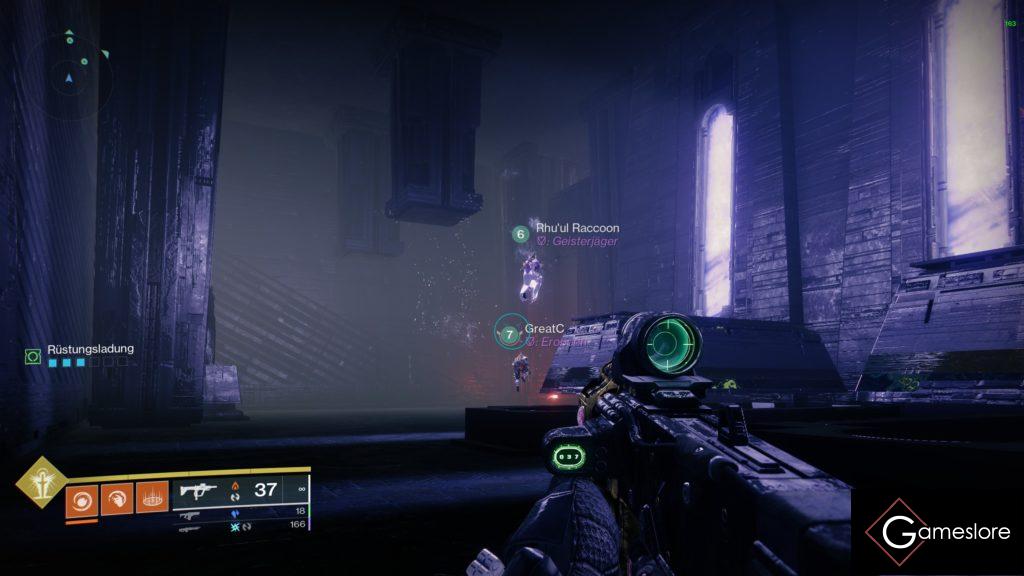Select the orange swirl grenade ability icon

click(81, 498)
